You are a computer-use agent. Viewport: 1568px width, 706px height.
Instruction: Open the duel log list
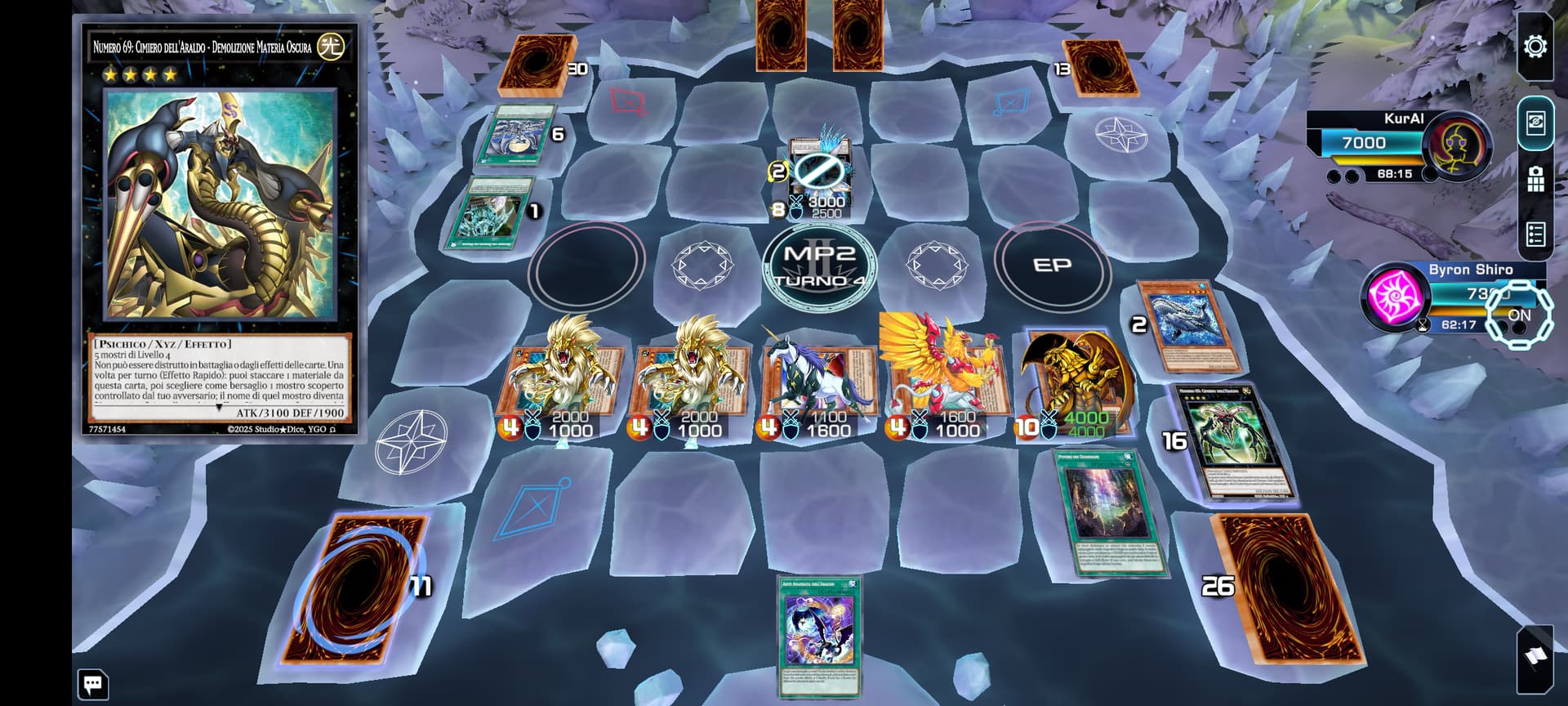pos(1535,235)
